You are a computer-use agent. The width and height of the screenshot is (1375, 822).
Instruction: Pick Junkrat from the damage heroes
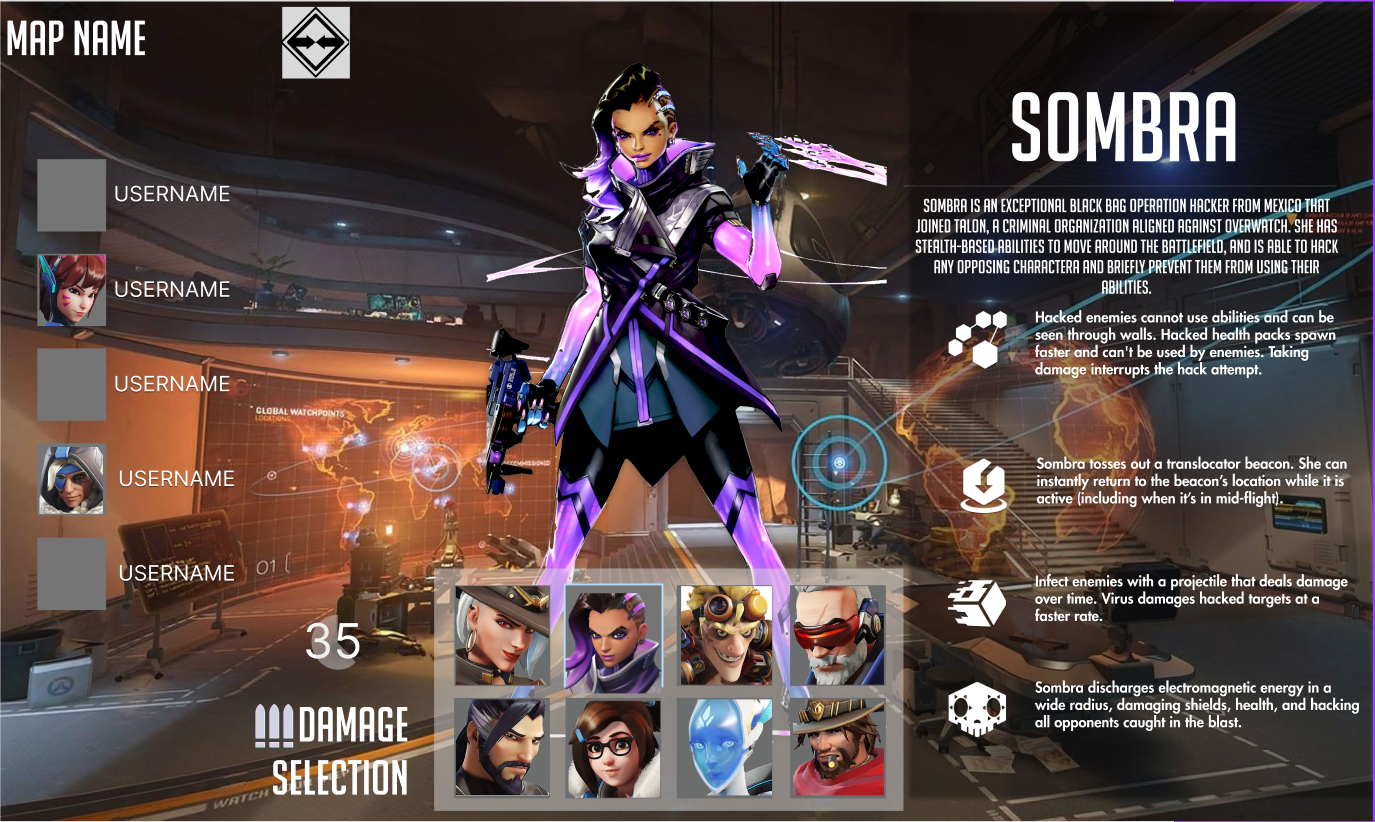726,634
